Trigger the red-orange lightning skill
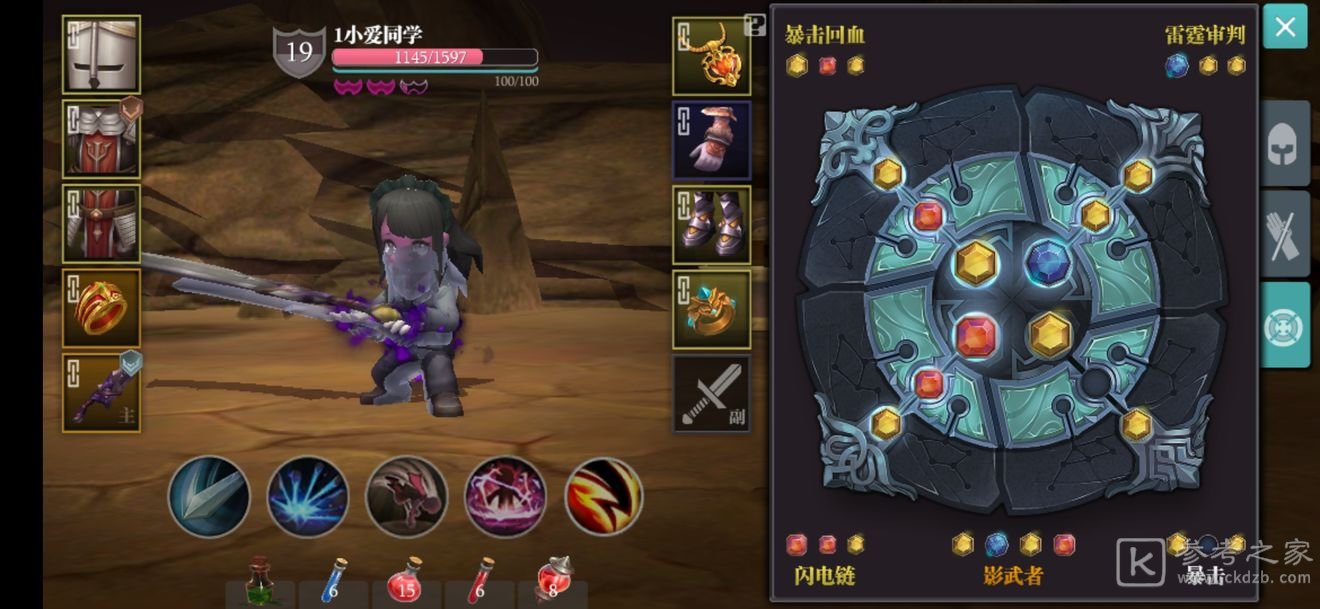The image size is (1320, 609). (604, 496)
